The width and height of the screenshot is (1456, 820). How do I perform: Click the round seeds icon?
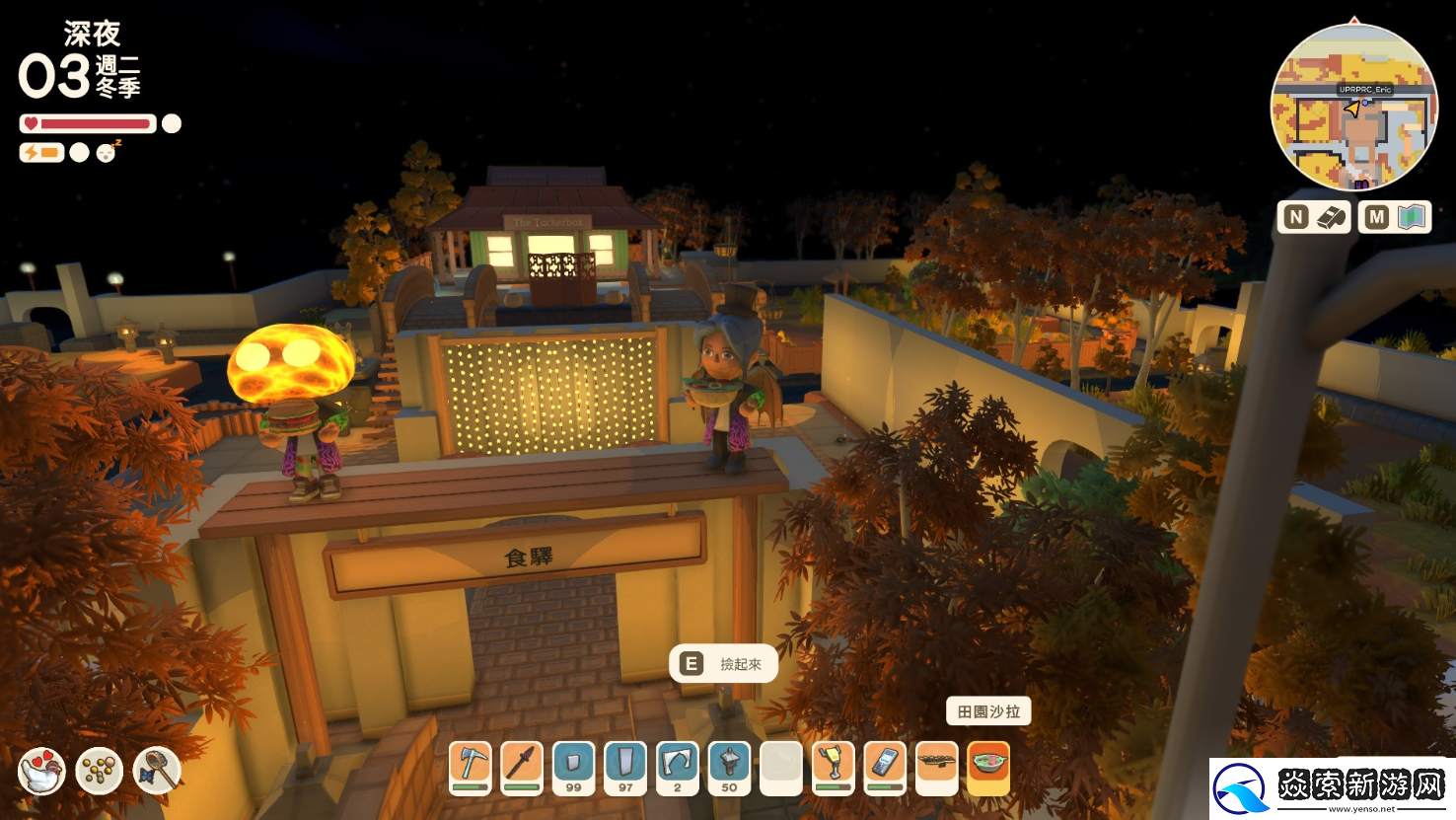pyautogui.click(x=99, y=771)
